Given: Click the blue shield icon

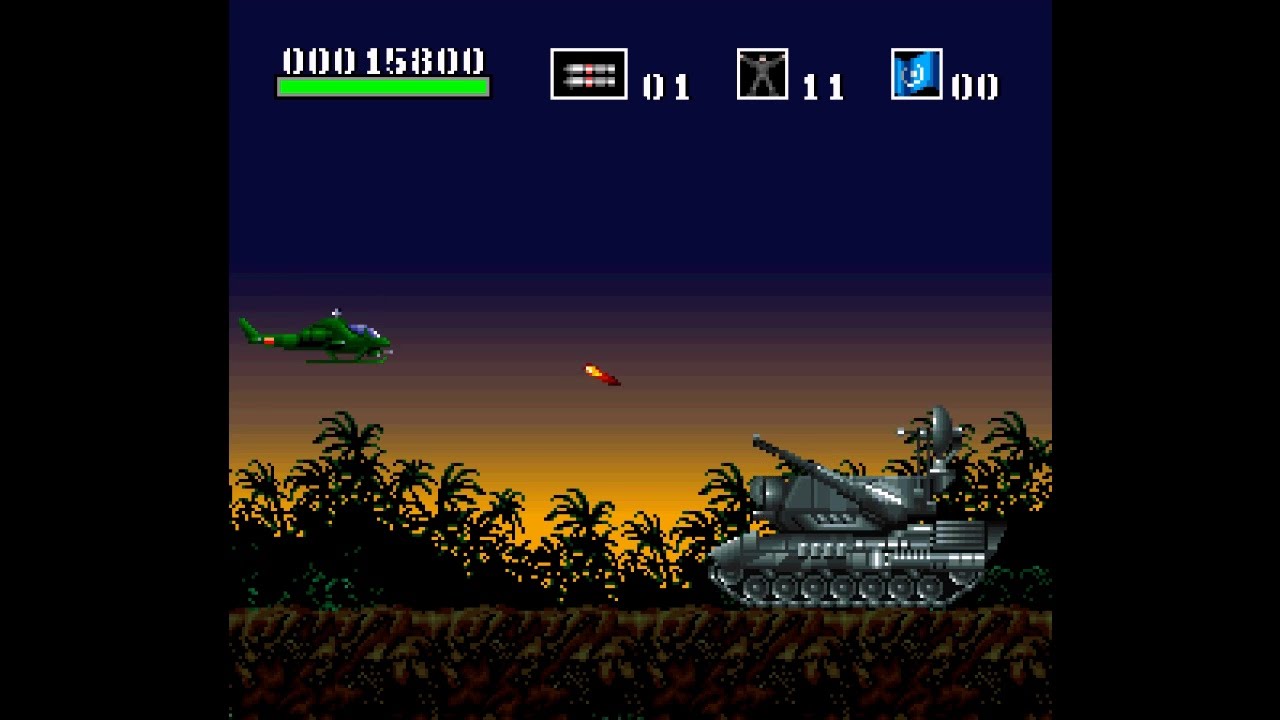Looking at the screenshot, I should pos(916,74).
